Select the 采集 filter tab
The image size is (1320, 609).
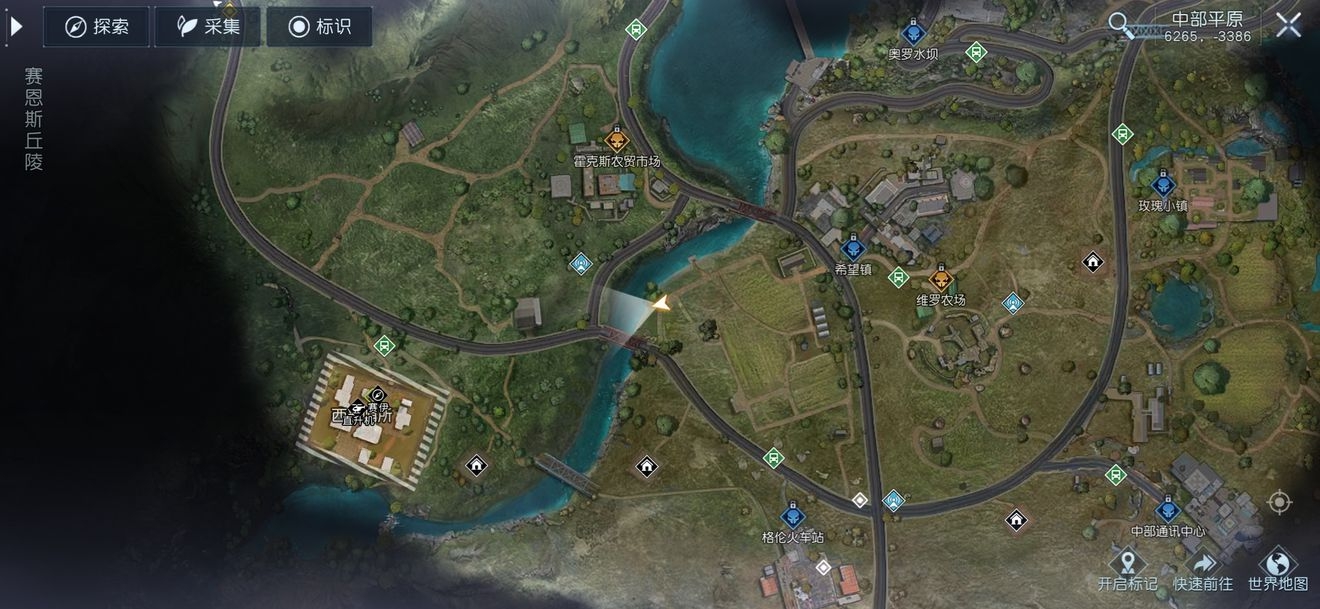[x=207, y=27]
